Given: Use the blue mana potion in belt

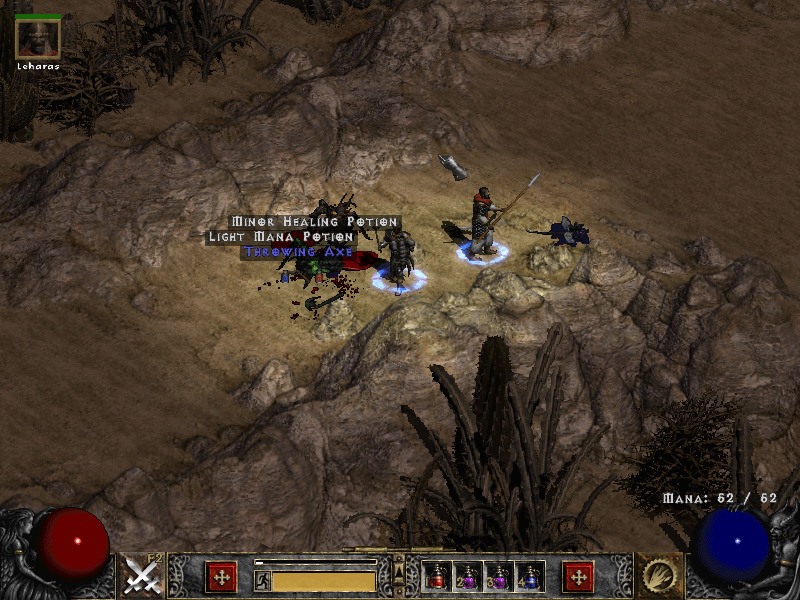Looking at the screenshot, I should click(x=530, y=576).
